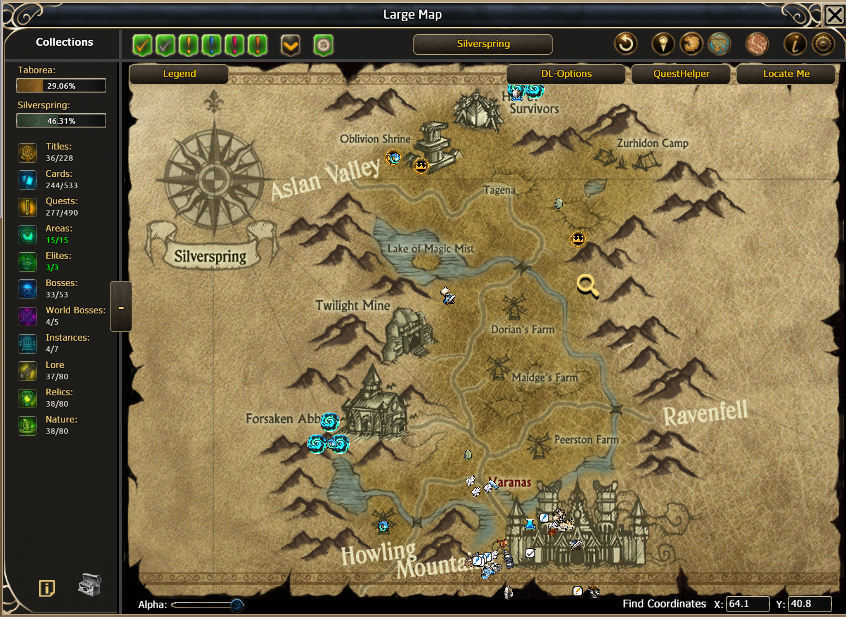
Task: Open the info 'i' icon in toolbar
Action: (x=795, y=44)
